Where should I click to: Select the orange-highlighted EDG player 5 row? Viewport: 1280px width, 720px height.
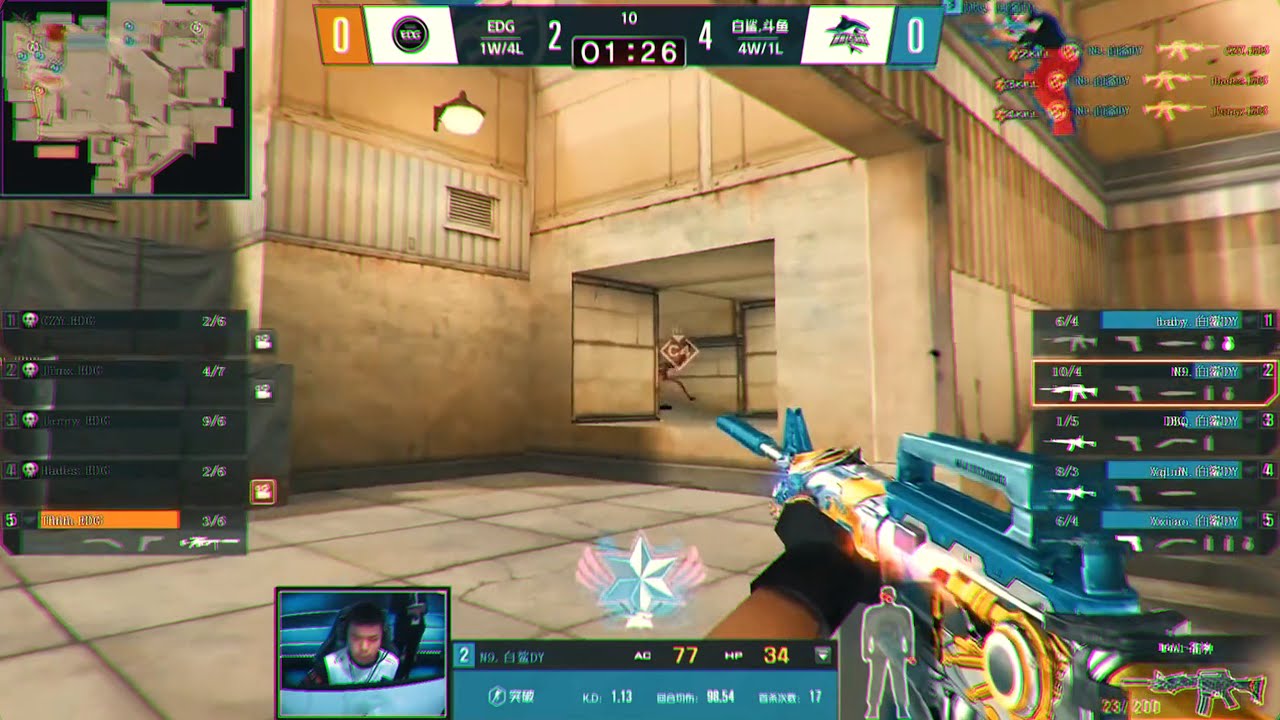point(124,530)
